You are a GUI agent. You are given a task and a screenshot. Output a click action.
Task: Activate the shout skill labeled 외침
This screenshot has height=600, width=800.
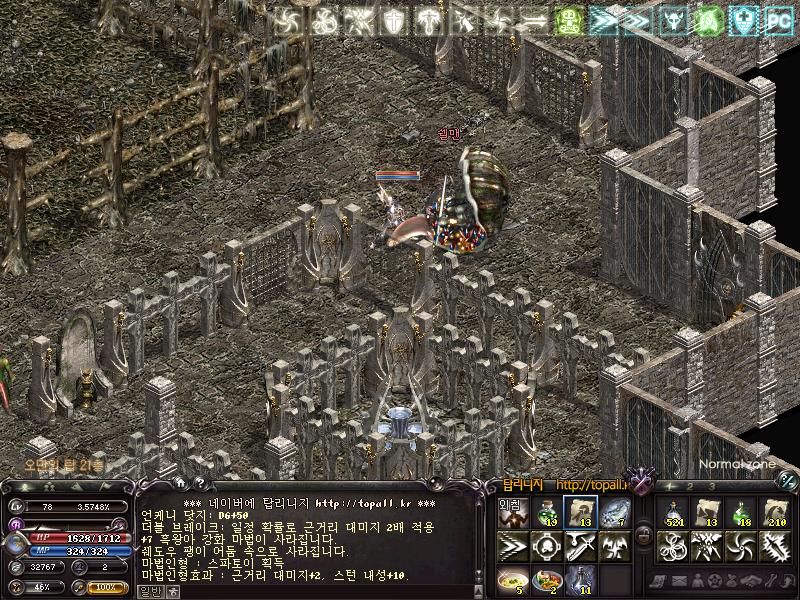pos(513,513)
